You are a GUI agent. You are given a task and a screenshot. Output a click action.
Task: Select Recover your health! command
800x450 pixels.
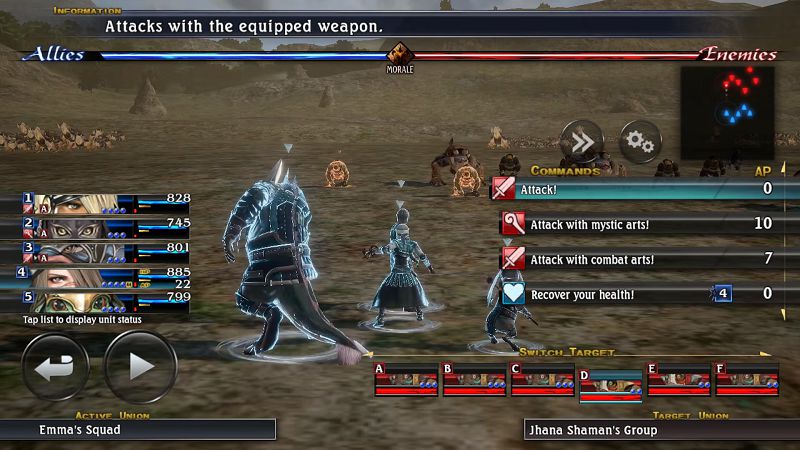(x=630, y=294)
